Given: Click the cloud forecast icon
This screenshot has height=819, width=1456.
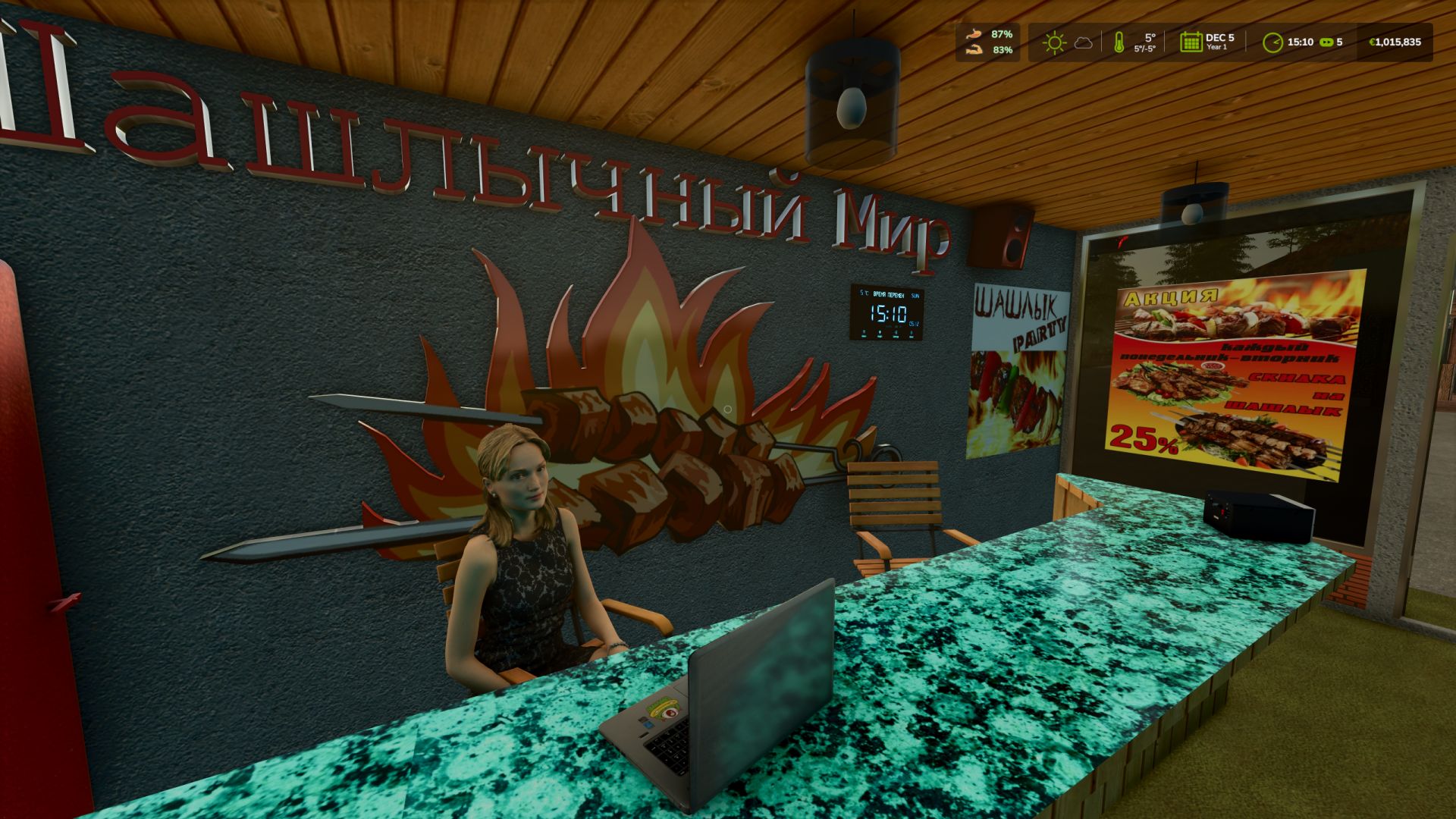Looking at the screenshot, I should tap(1084, 42).
